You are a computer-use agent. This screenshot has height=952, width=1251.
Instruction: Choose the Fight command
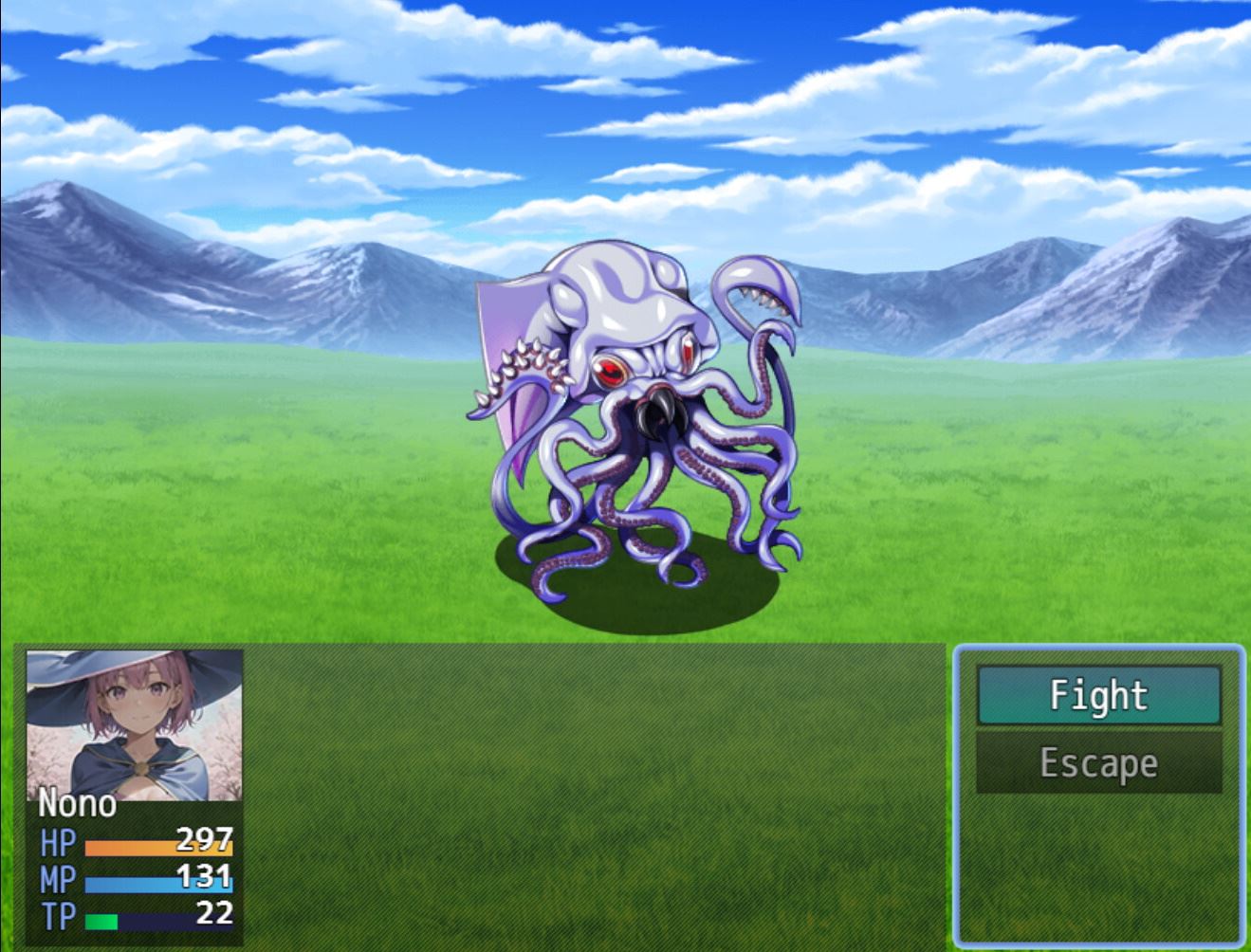tap(1098, 695)
